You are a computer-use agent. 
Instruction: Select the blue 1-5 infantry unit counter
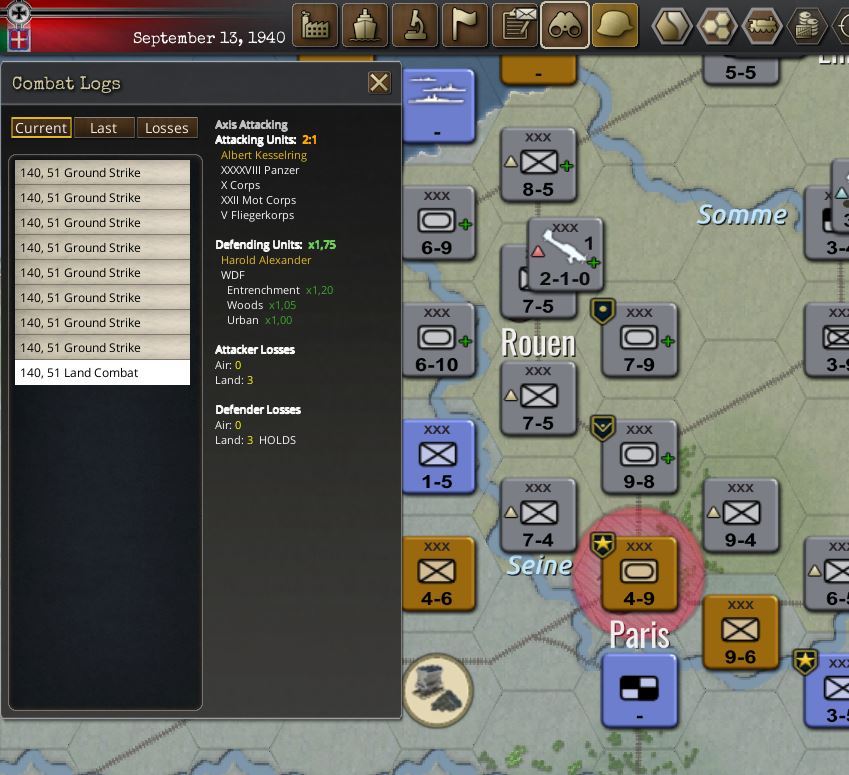point(437,458)
